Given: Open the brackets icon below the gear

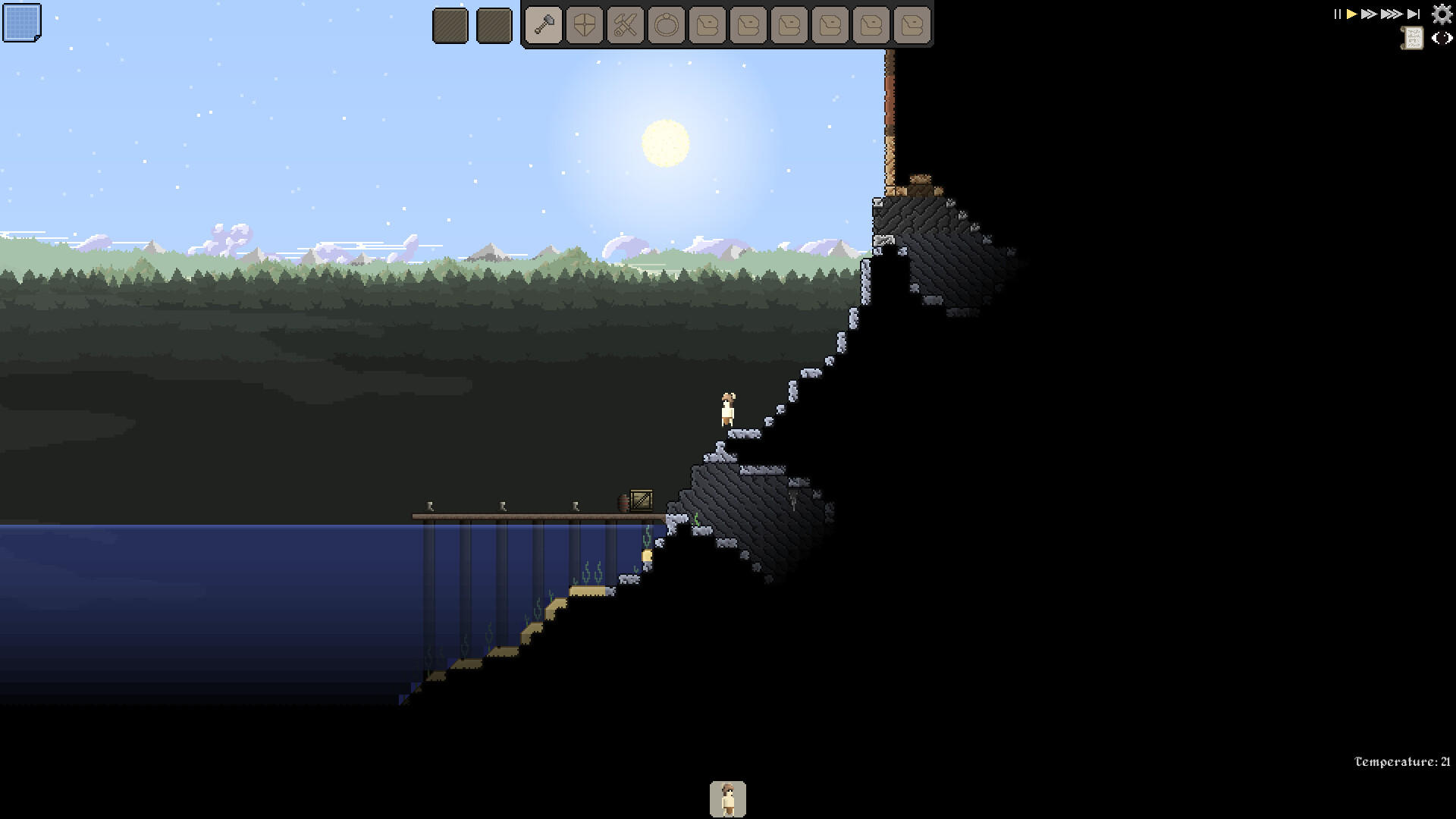Looking at the screenshot, I should coord(1441,38).
